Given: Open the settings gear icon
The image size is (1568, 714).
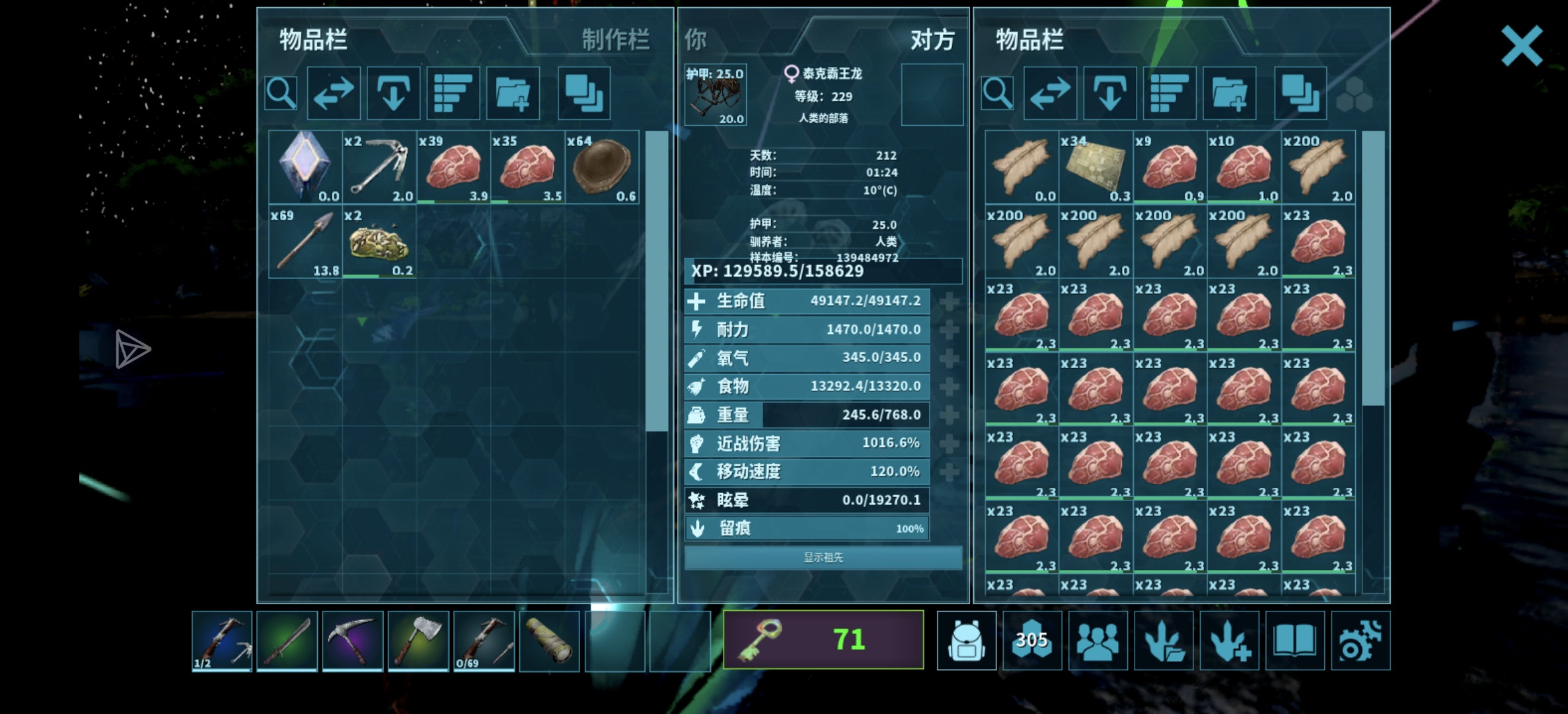Looking at the screenshot, I should point(1361,641).
